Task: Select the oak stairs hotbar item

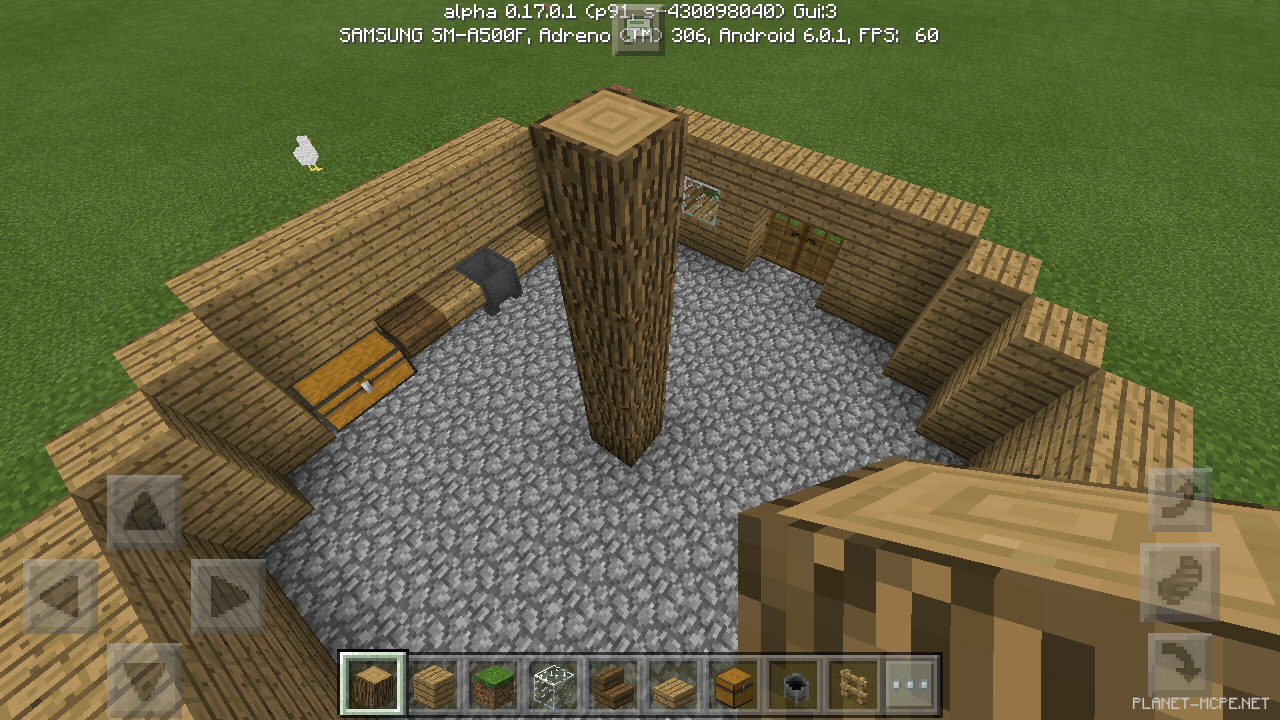Action: [x=611, y=683]
